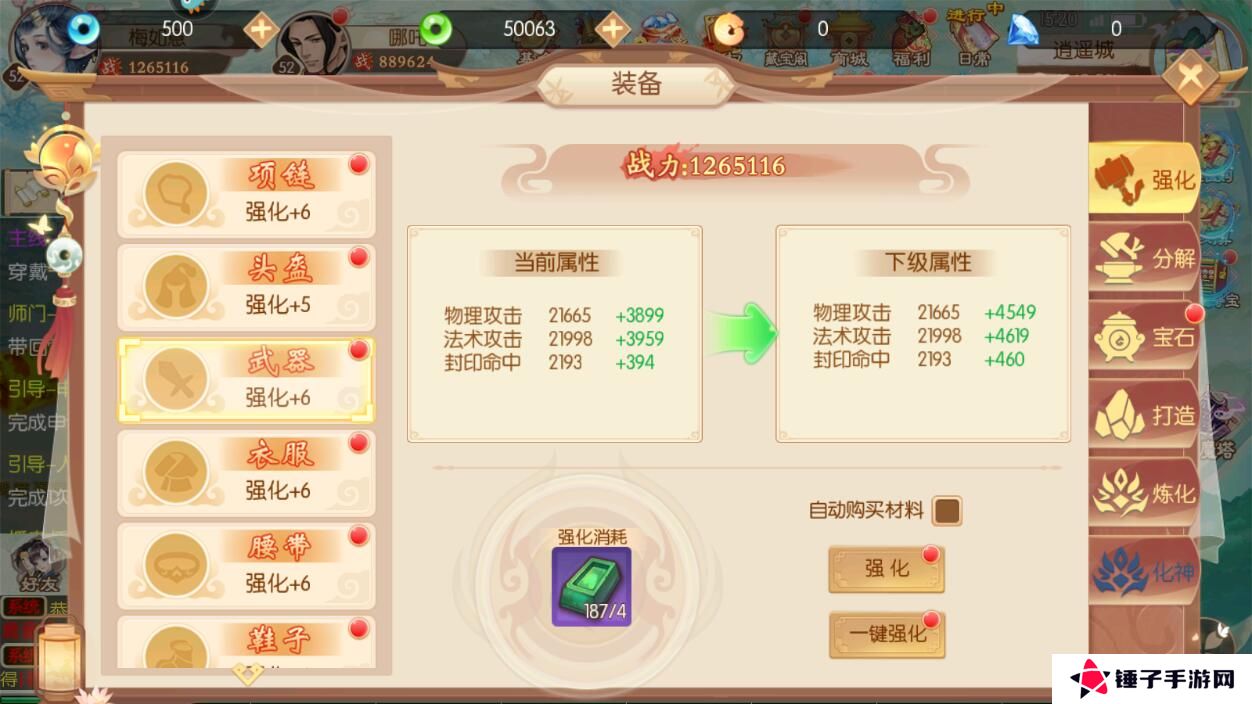This screenshot has height=704, width=1252.
Task: Switch to the 强化 tab
Action: pos(1144,180)
